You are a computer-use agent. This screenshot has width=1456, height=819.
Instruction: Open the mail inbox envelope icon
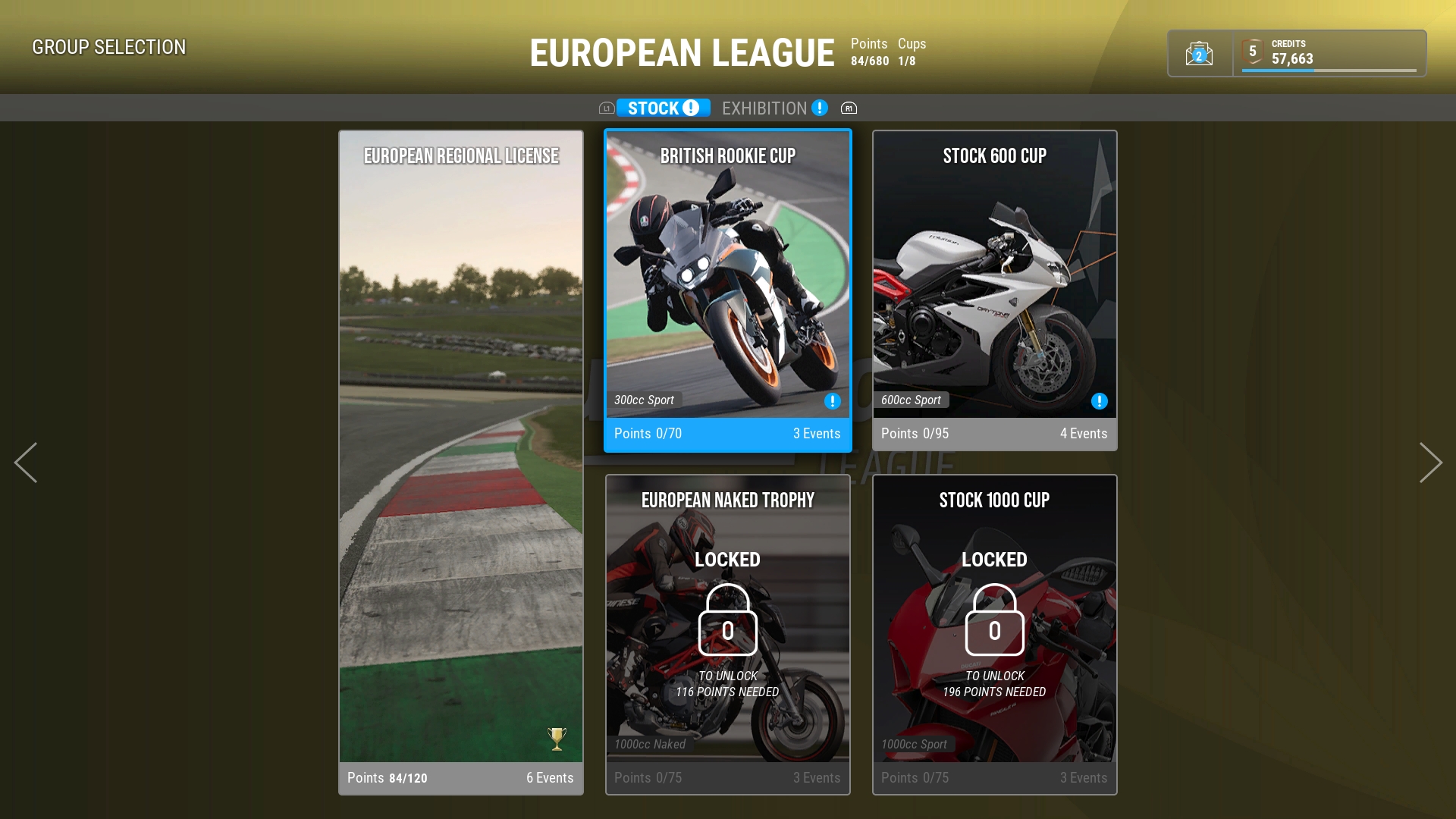[1199, 54]
